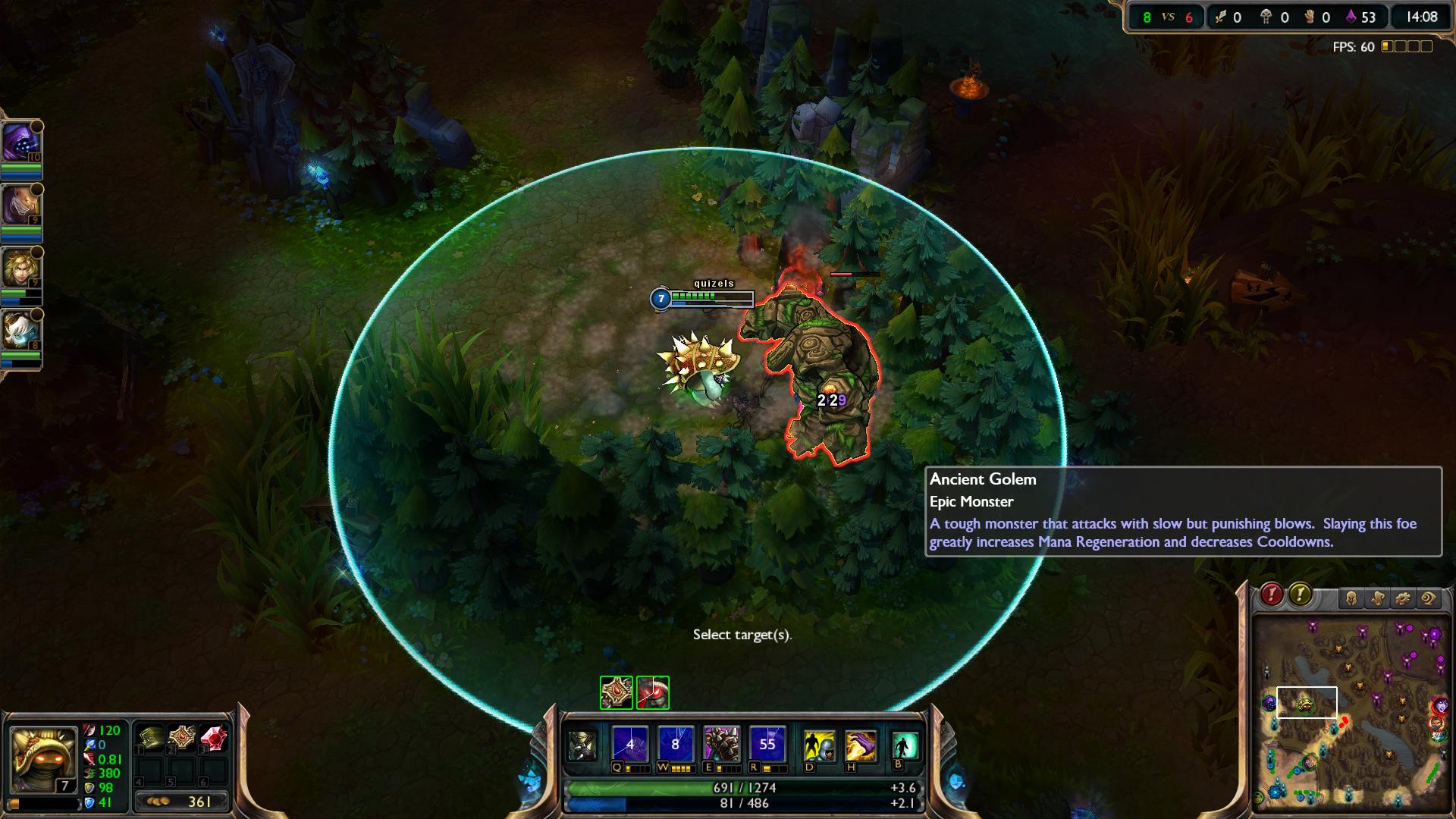Select the green boots item in slot 1
Image resolution: width=1456 pixels, height=819 pixels.
150,737
